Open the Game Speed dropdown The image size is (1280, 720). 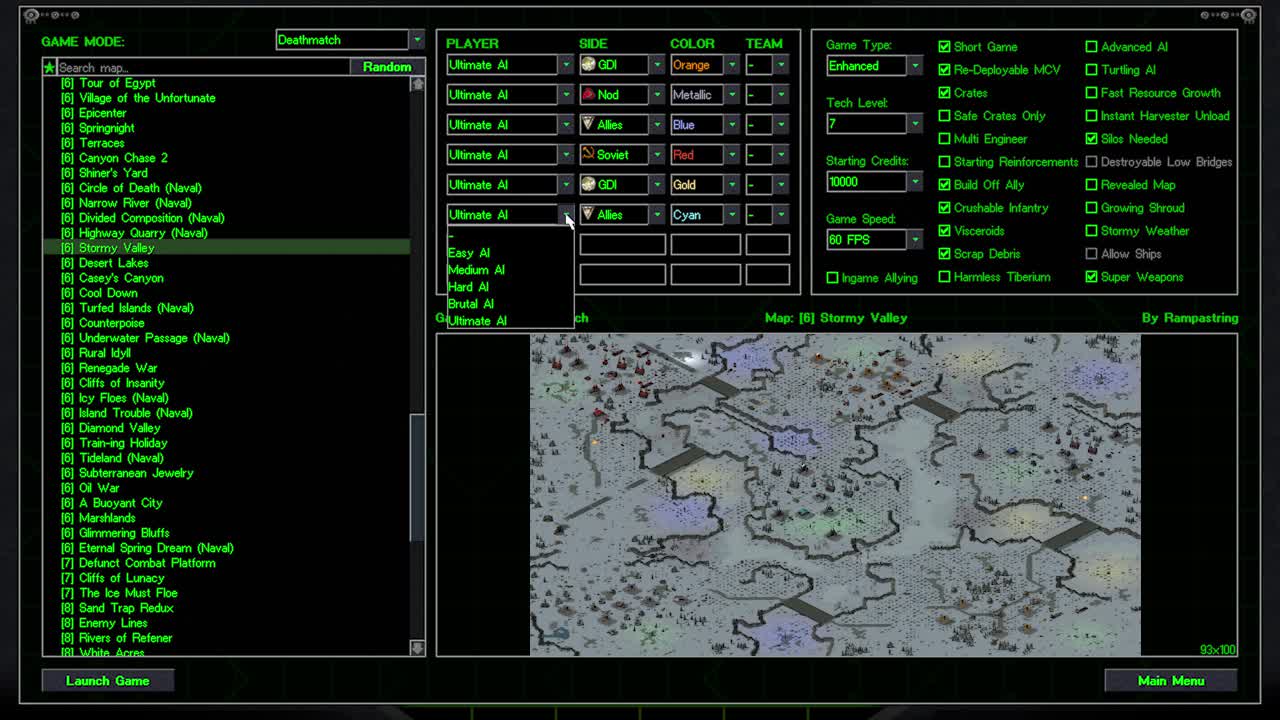(913, 240)
